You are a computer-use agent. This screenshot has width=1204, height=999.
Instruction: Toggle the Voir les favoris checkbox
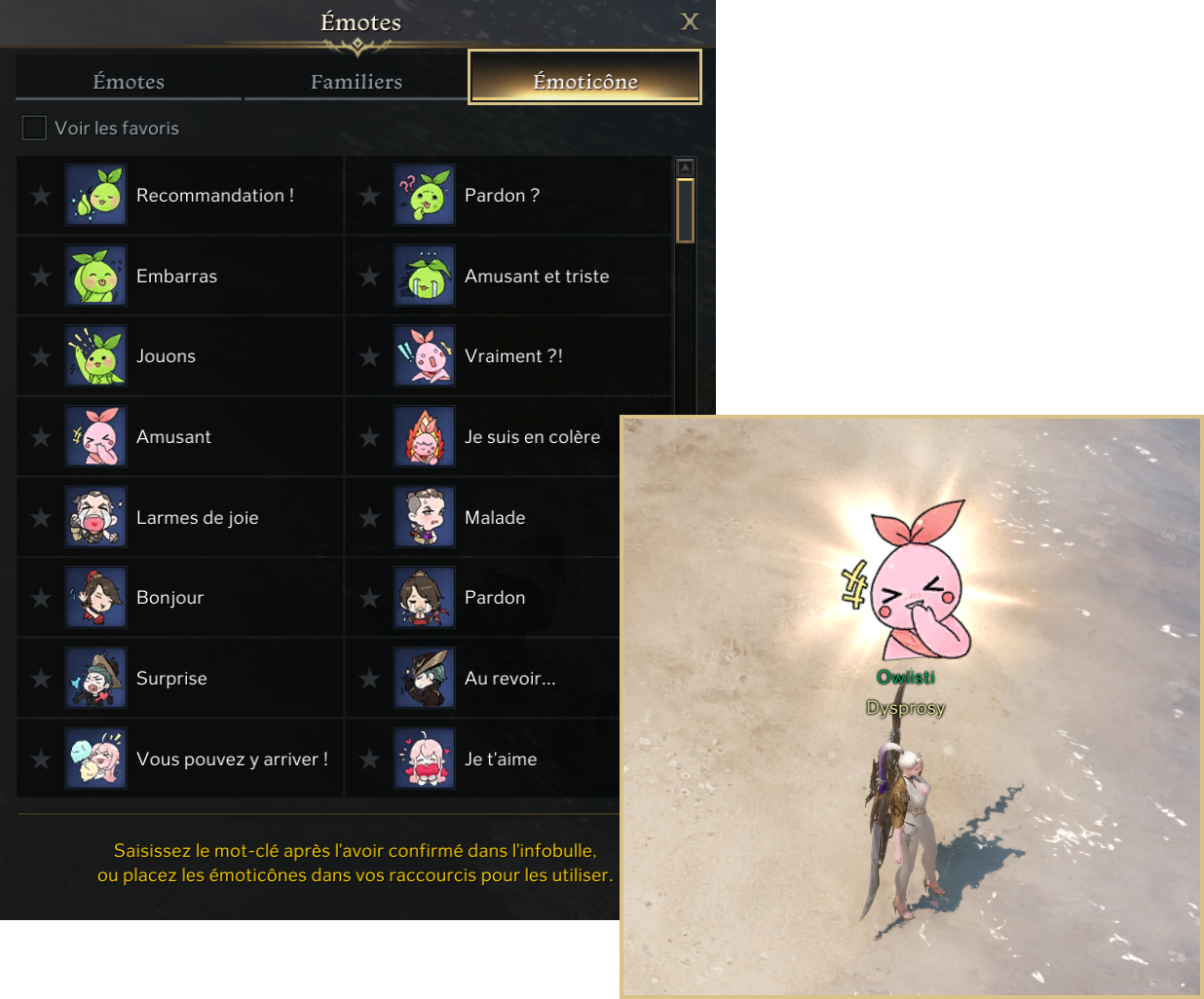(x=34, y=128)
